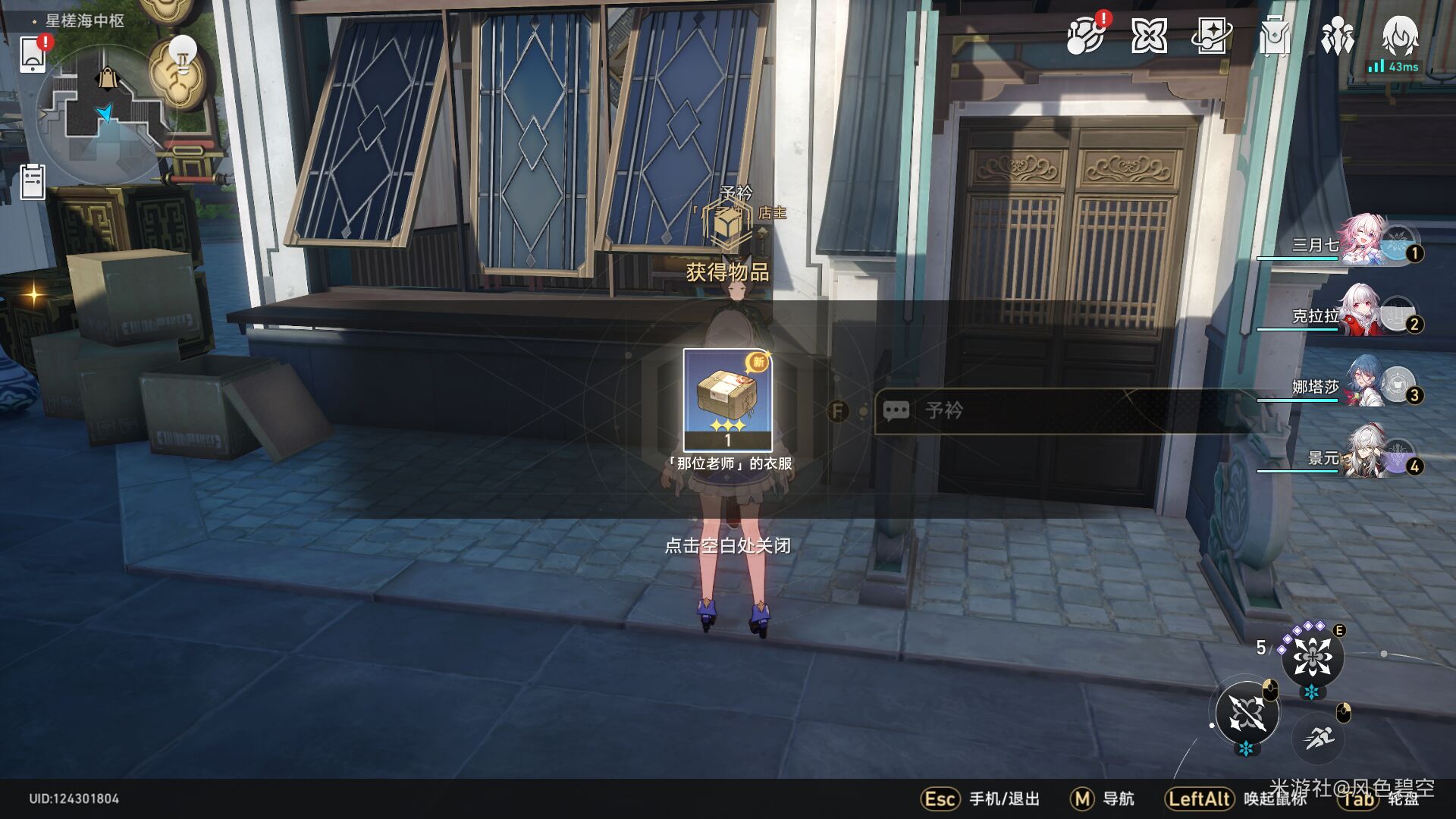Open the phone menu icon
The width and height of the screenshot is (1456, 819).
pyautogui.click(x=33, y=54)
